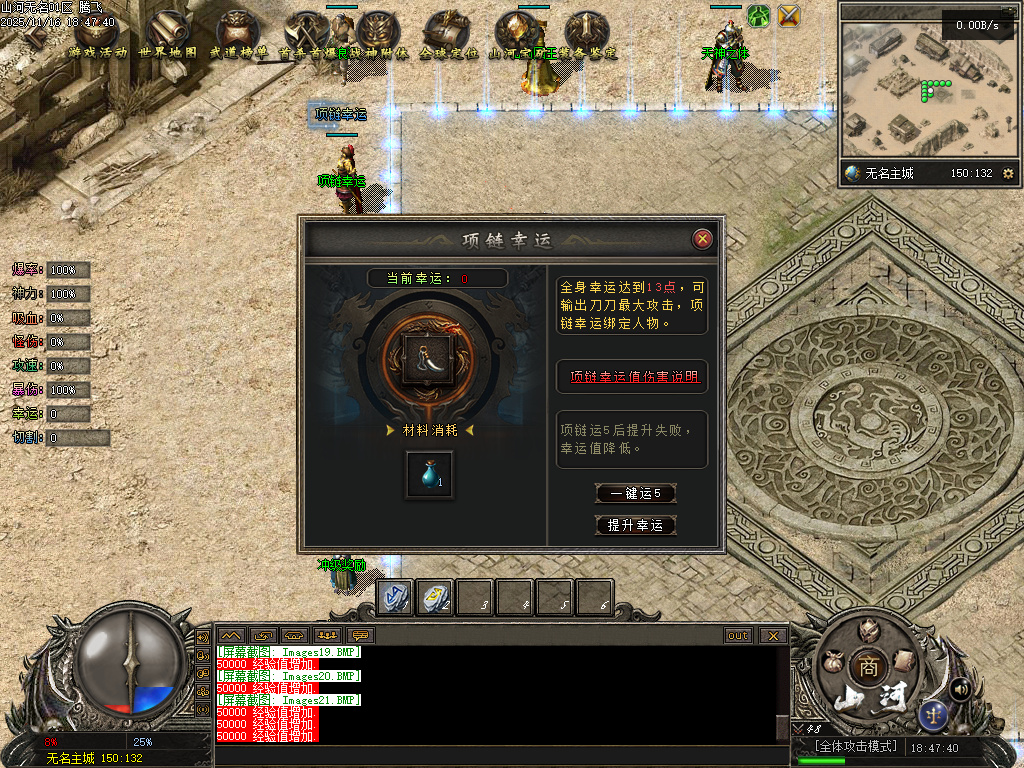Click the 提升幸运 upgrade luck button
Screen dimensions: 1024x768
[x=635, y=525]
